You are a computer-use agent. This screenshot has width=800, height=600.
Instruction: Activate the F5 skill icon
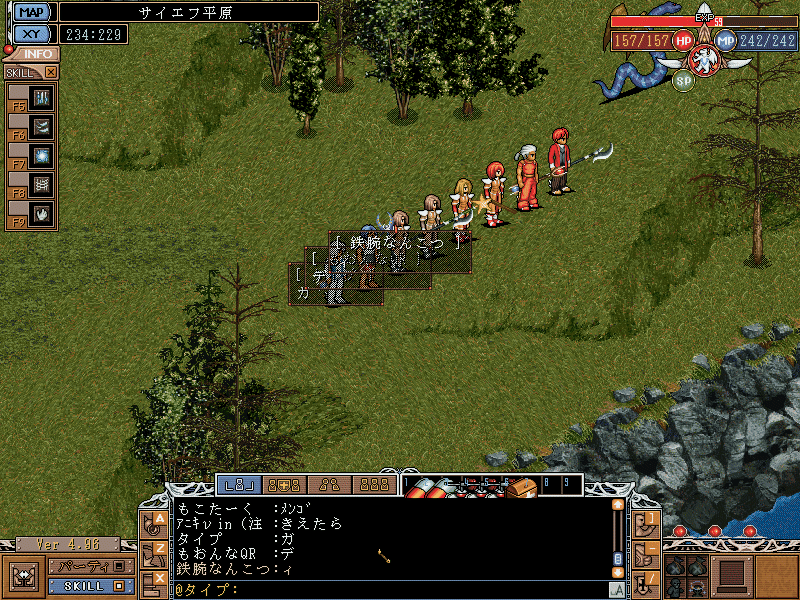coord(41,97)
